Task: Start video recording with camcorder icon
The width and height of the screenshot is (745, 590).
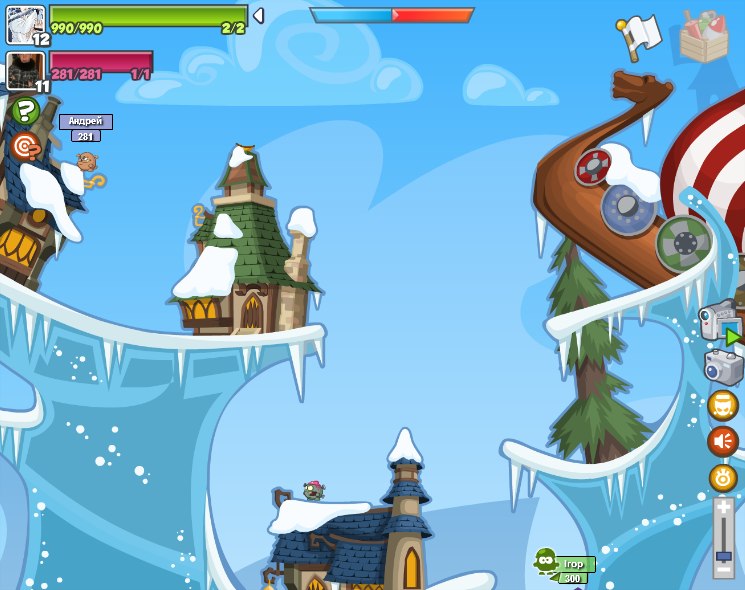Action: pos(720,322)
